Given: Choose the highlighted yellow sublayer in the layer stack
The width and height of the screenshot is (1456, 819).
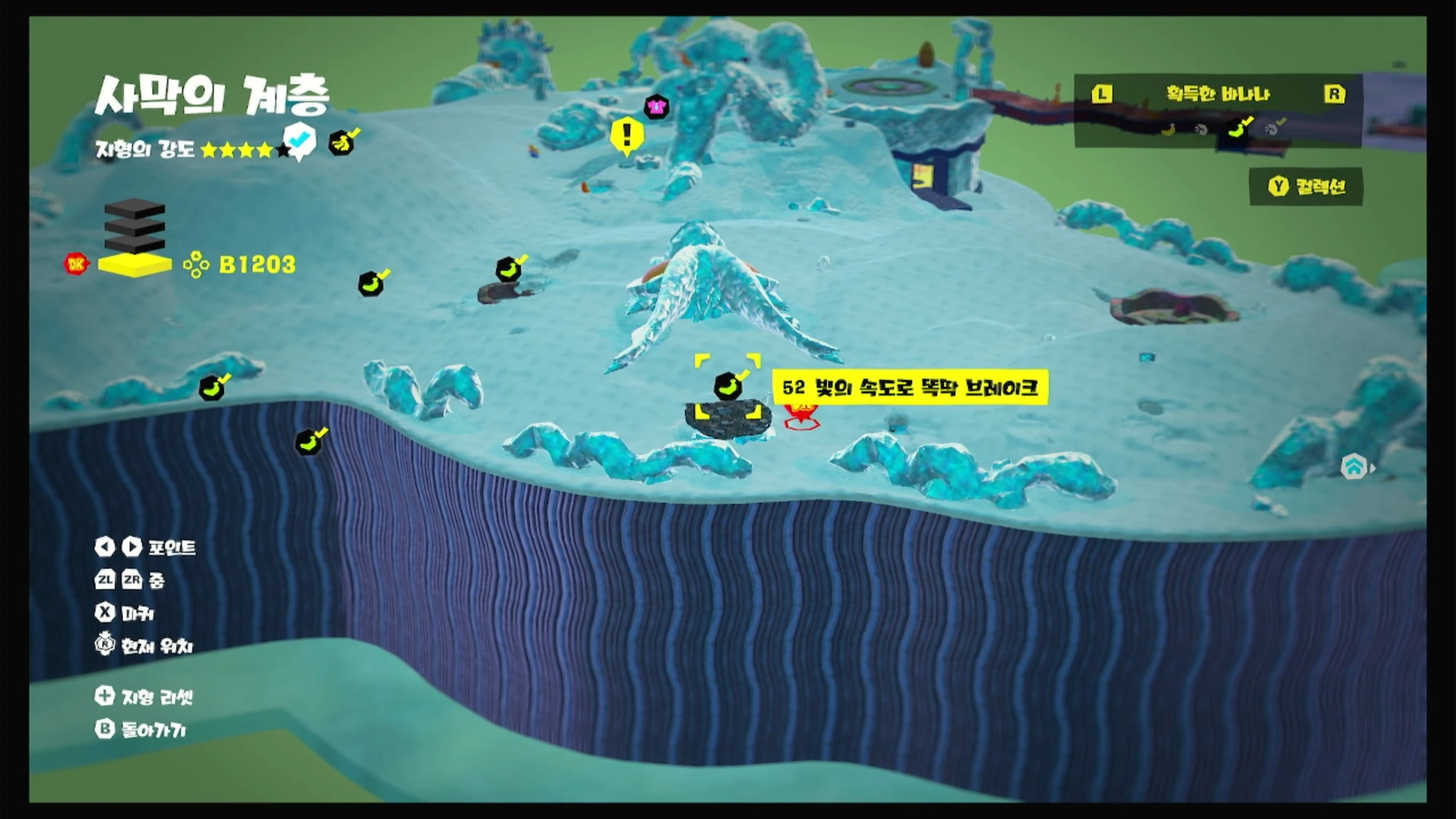Looking at the screenshot, I should 135,265.
